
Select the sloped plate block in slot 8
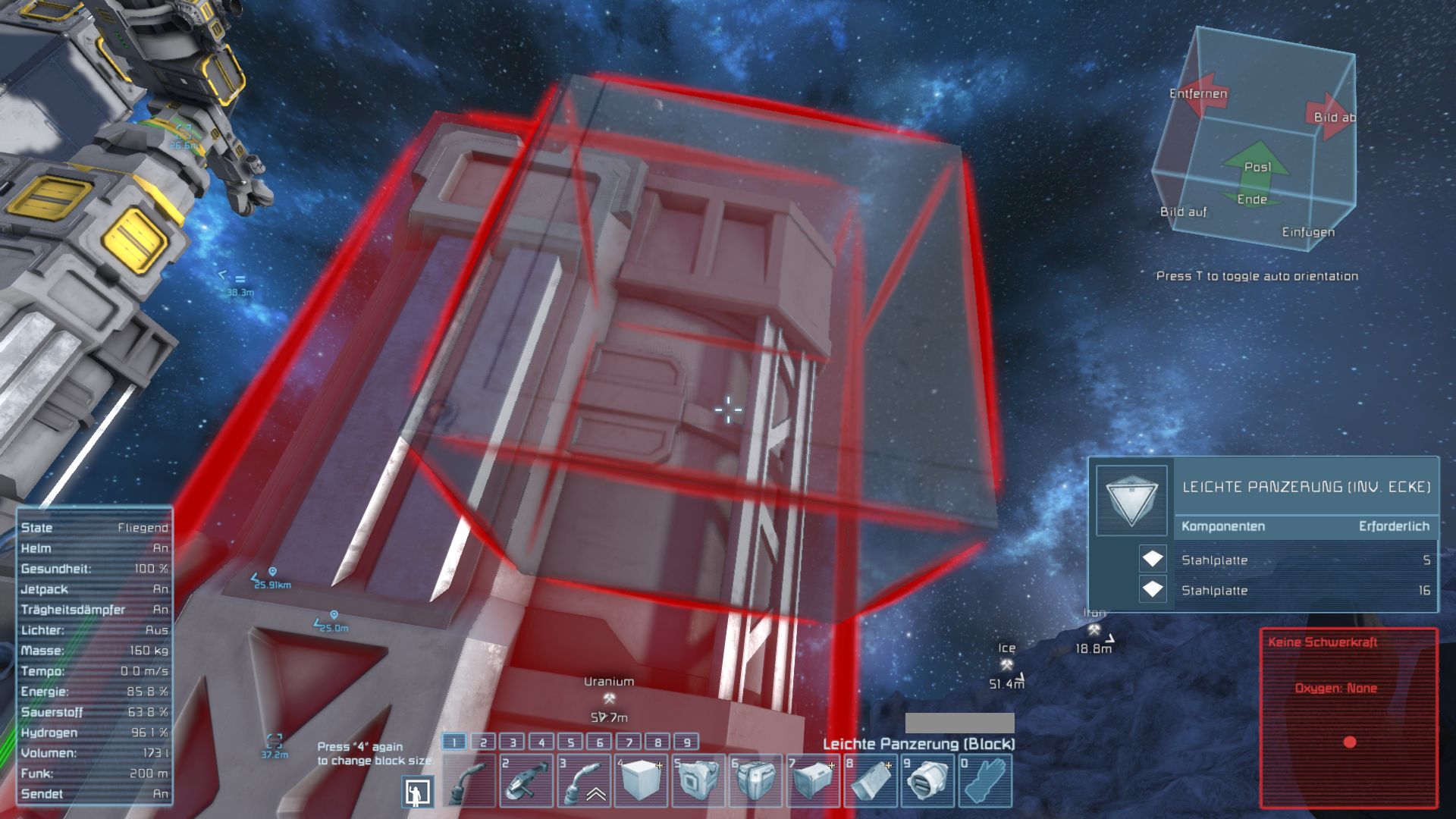click(870, 780)
